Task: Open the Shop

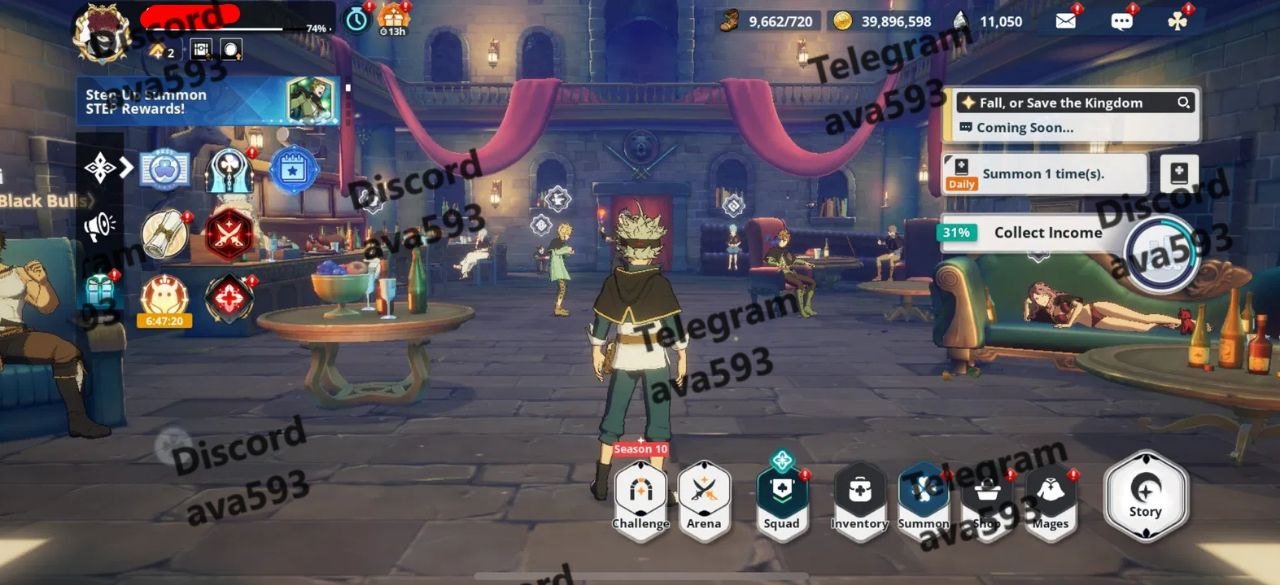Action: coord(987,498)
